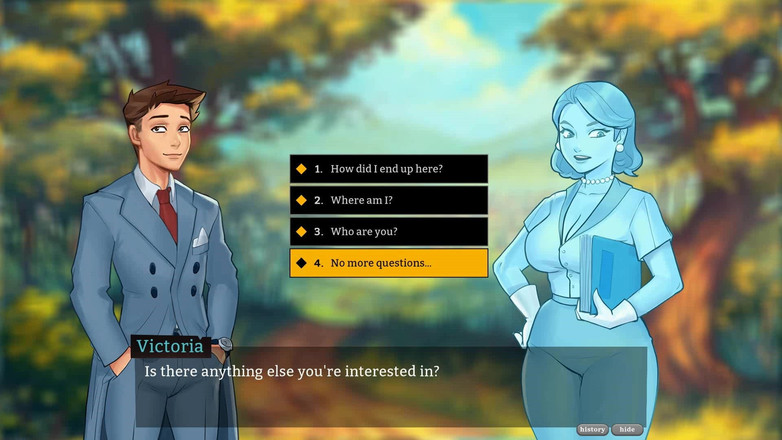Screen dimensions: 782x440
Task: Hide the dialogue text box
Action: [x=627, y=429]
